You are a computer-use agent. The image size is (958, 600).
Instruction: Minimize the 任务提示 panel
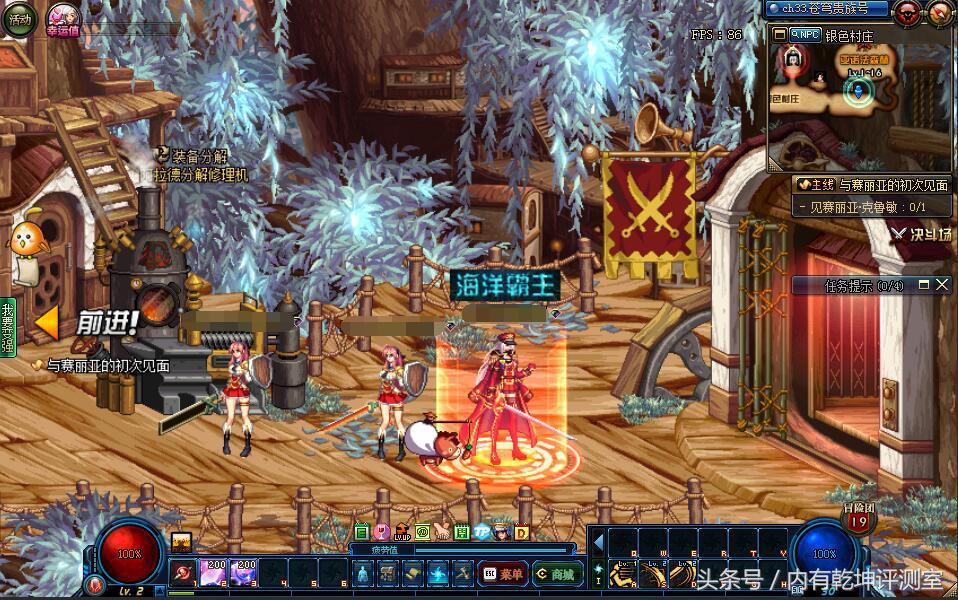(924, 285)
